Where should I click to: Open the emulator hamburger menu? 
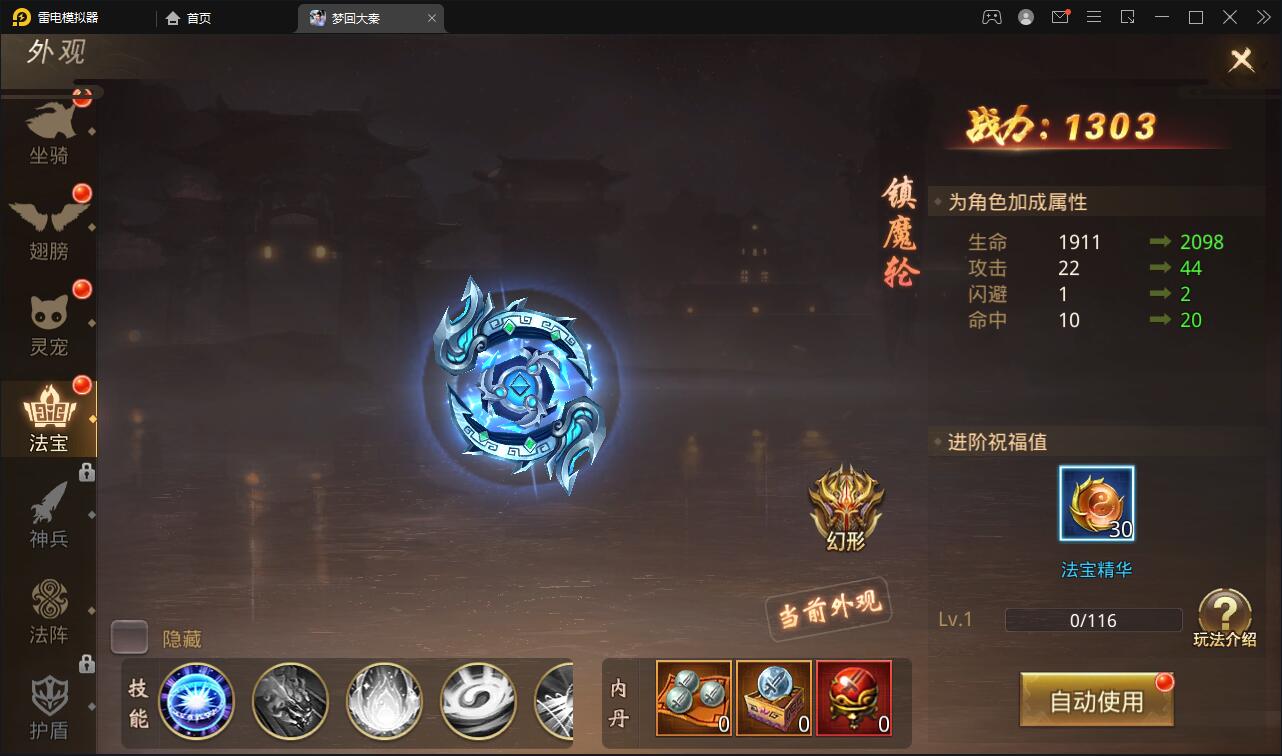coord(1094,17)
